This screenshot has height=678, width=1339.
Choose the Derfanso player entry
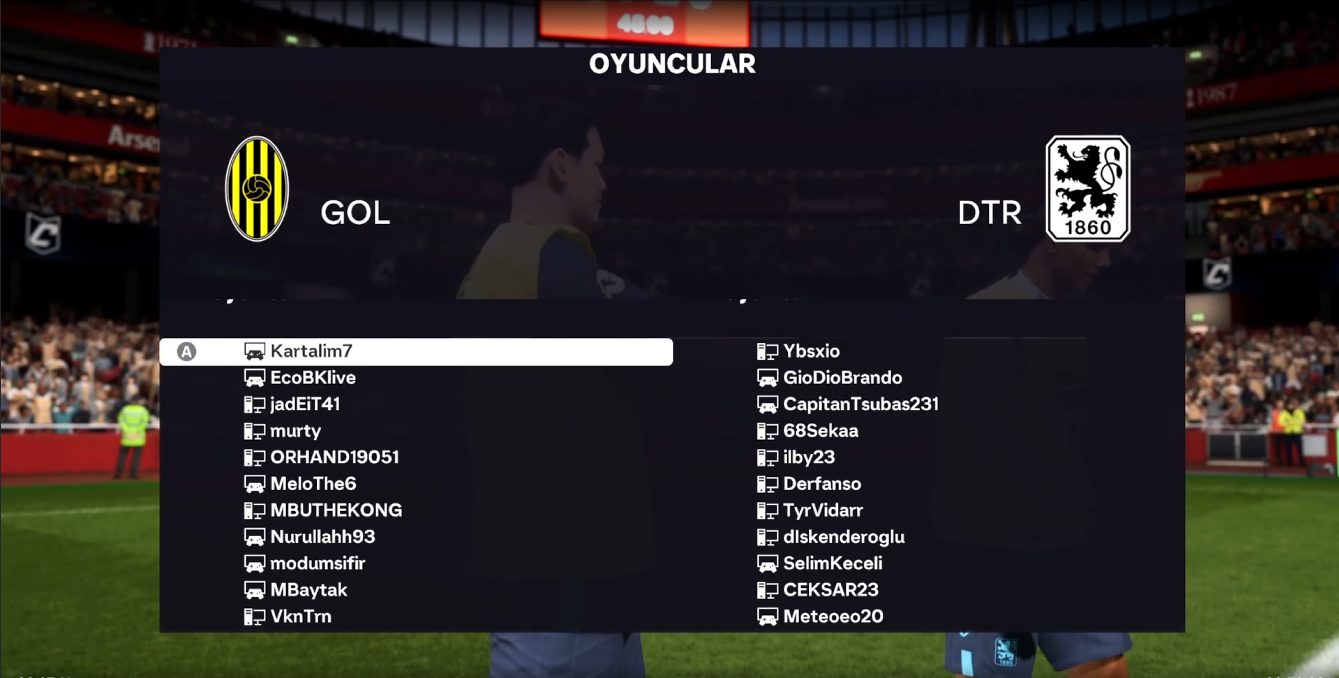point(821,484)
